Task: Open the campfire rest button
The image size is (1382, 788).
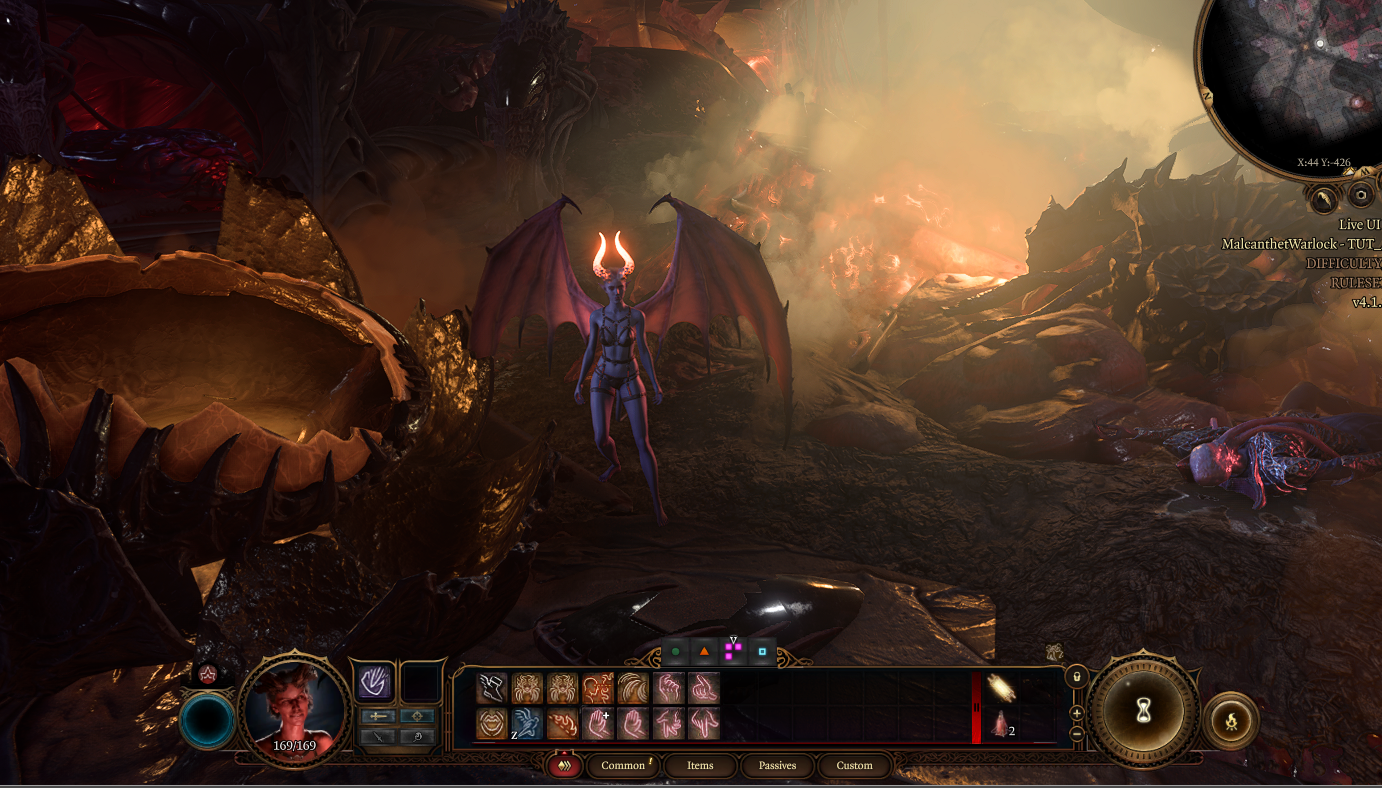Action: point(1231,720)
